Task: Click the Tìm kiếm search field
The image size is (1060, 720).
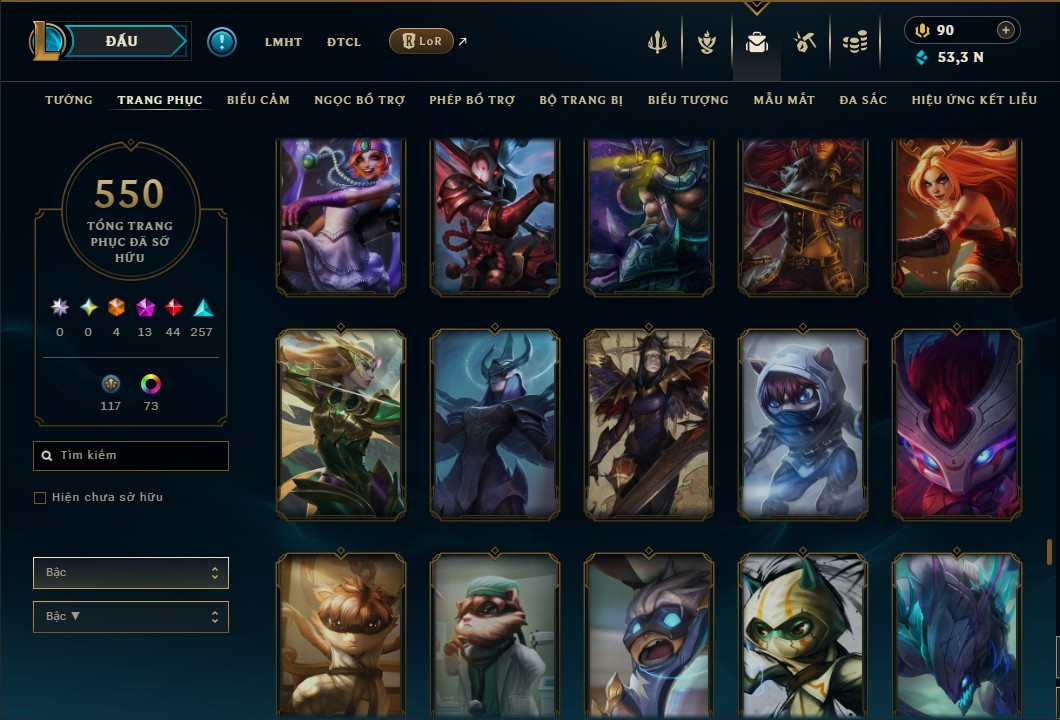Action: [131, 456]
